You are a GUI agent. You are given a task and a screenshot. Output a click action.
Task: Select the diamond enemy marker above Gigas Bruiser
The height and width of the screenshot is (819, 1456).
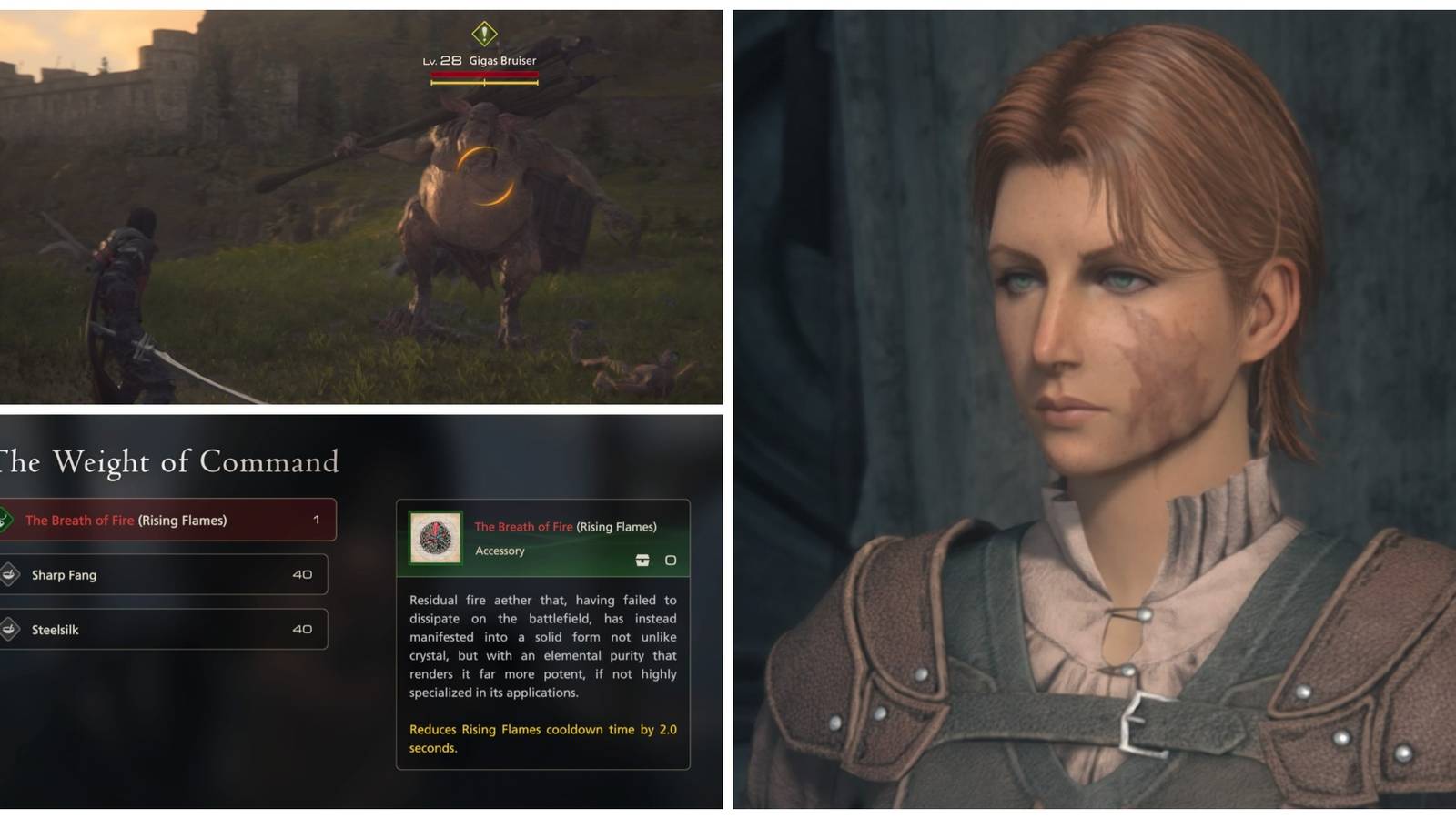pos(482,34)
